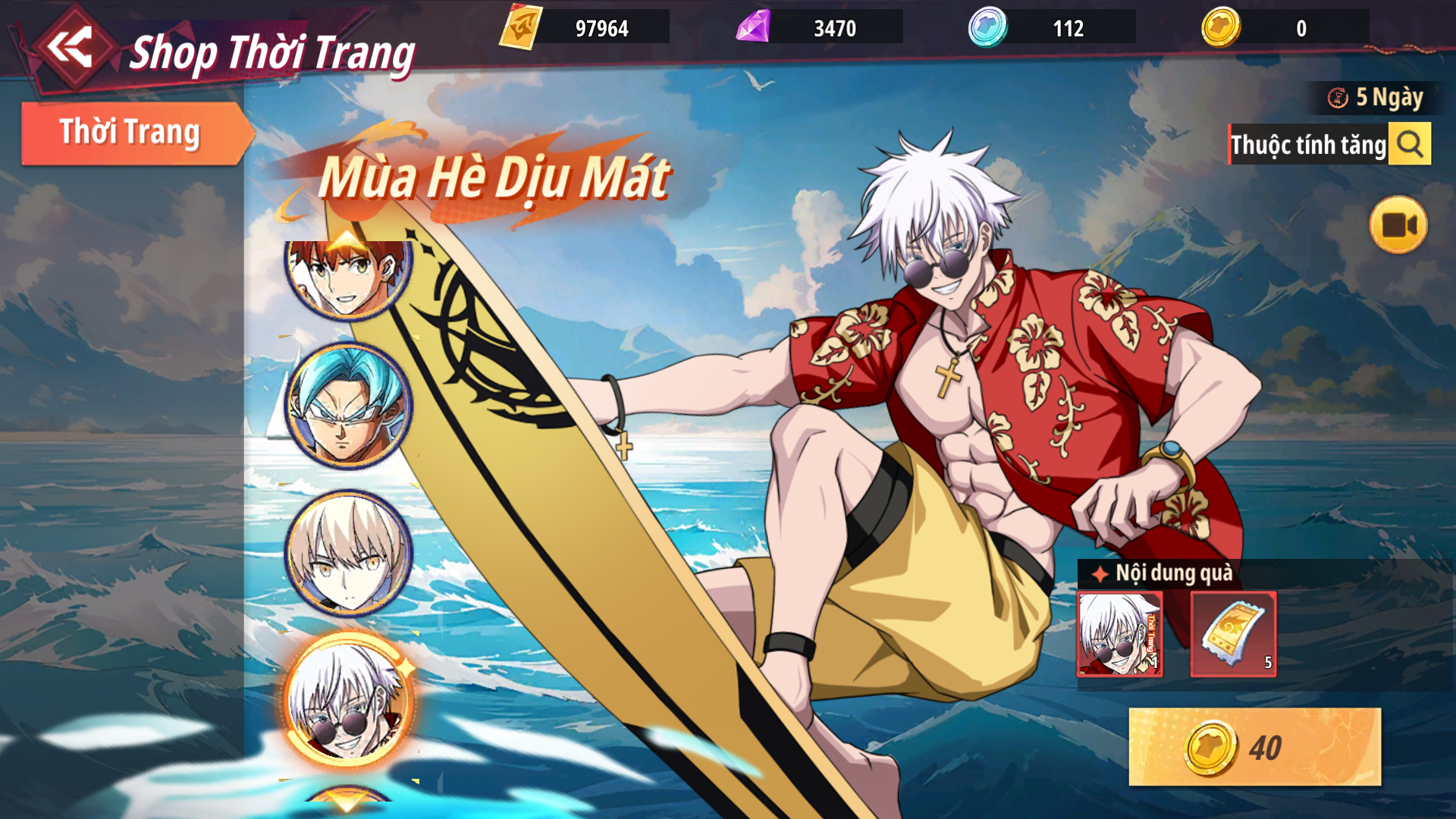Tap the gold shirt coin currency icon

pos(1221,28)
